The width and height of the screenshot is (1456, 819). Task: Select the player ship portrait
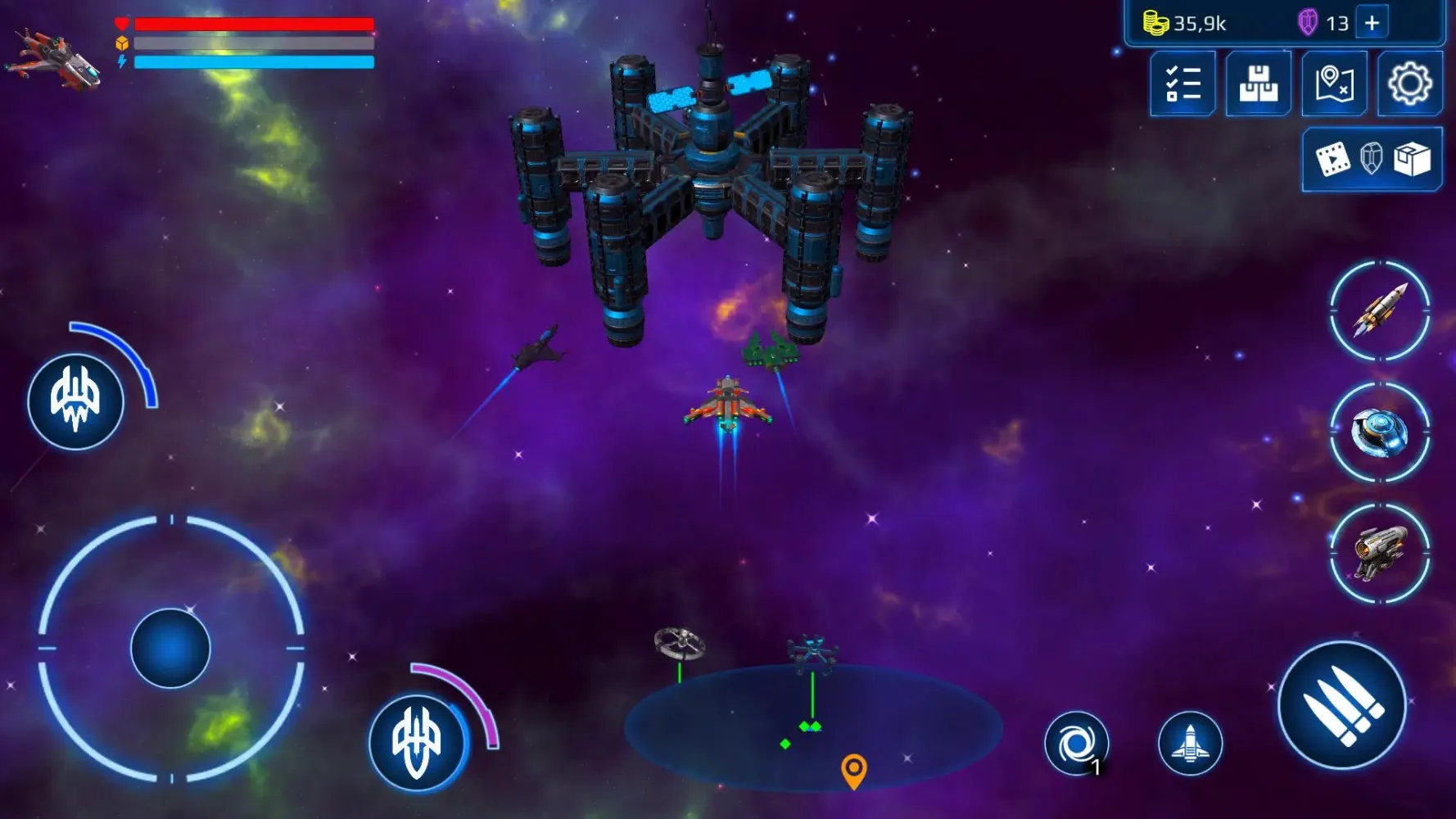(54, 57)
